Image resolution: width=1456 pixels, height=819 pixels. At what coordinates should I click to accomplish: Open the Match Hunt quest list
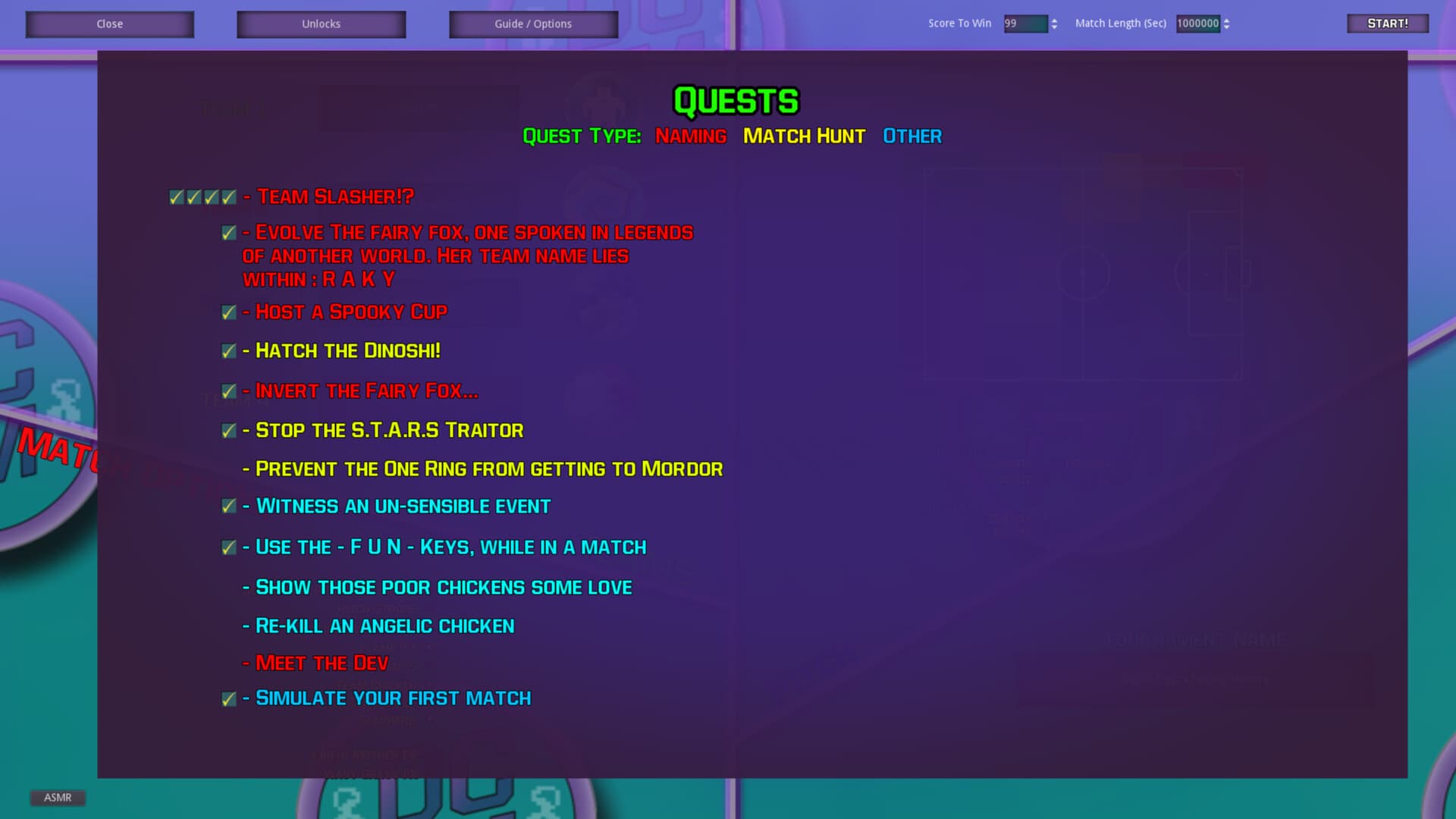point(805,136)
